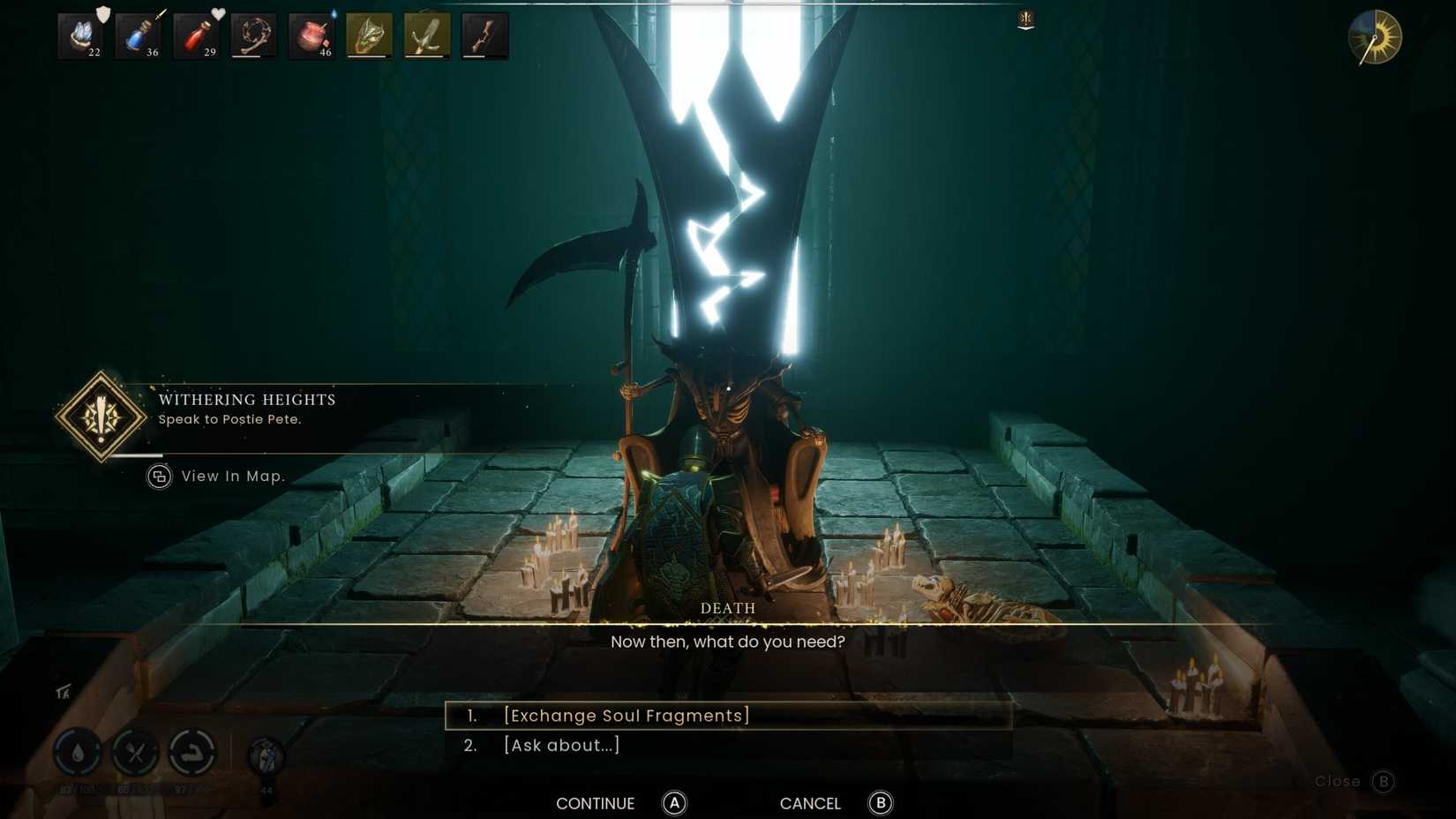Choose the Exchange Soul Fragments dialogue option
This screenshot has height=819, width=1456.
coord(627,716)
